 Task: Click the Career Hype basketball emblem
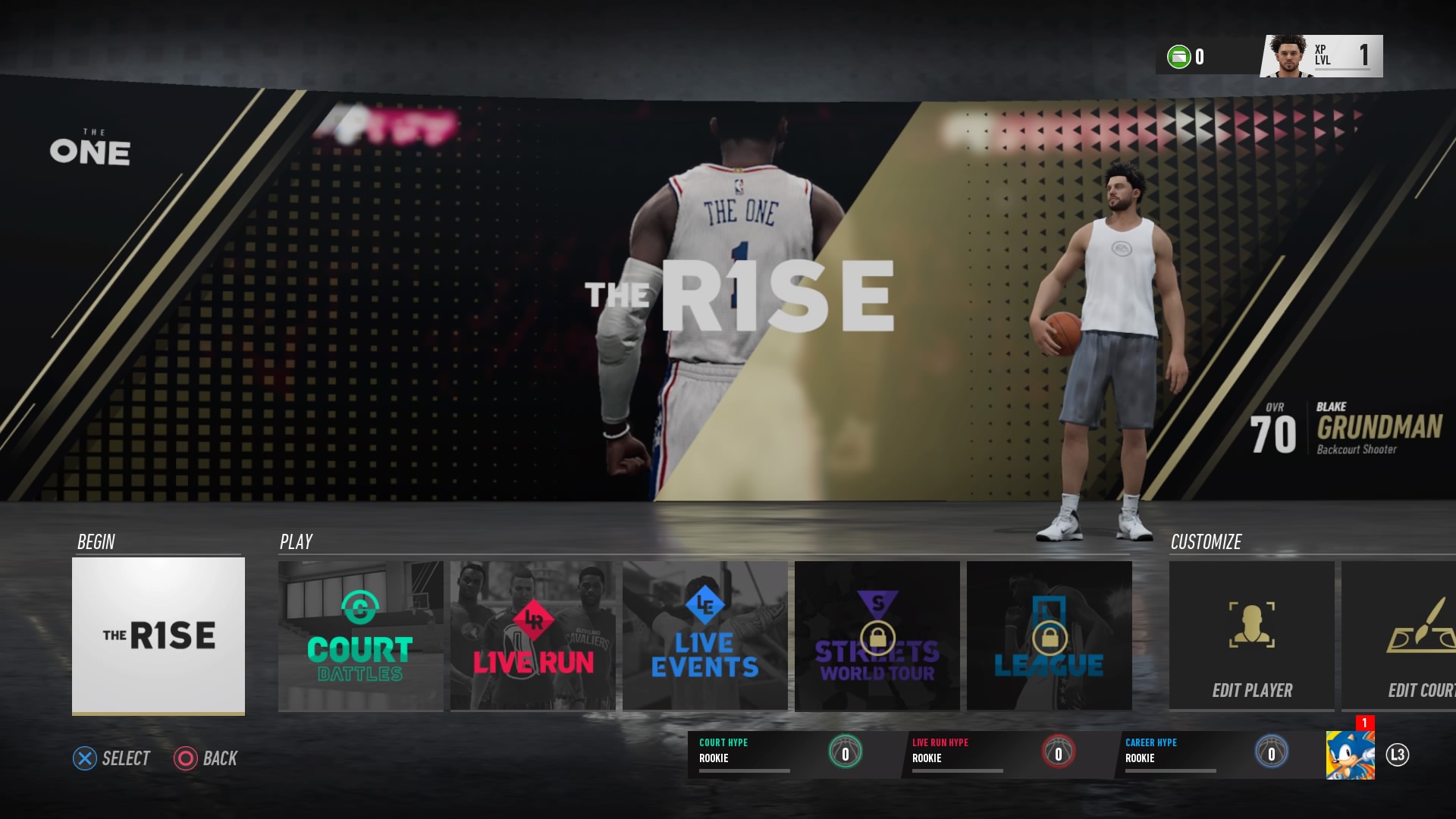[1271, 753]
